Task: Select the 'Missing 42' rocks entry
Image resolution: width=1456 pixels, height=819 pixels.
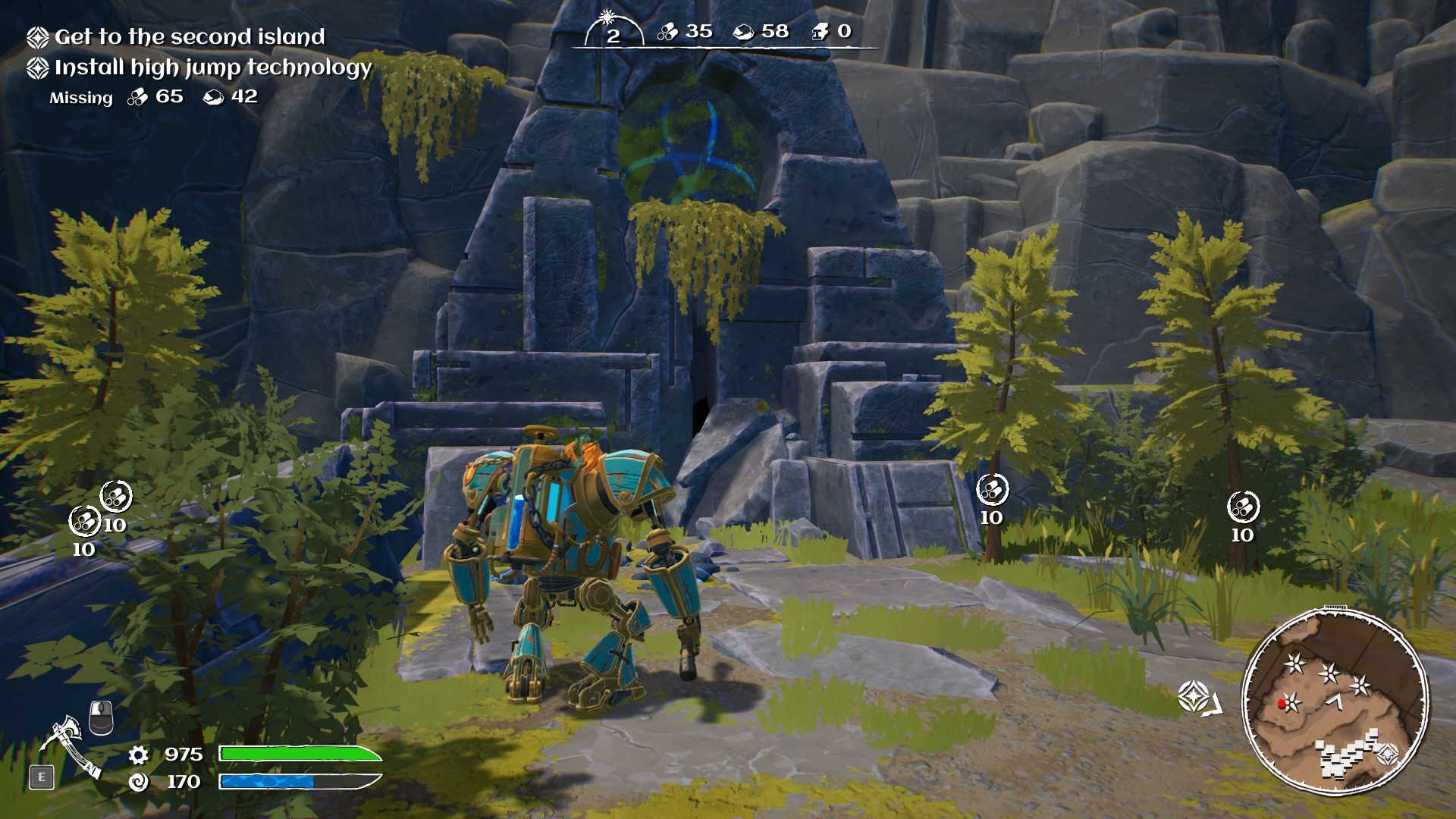Action: [x=231, y=97]
